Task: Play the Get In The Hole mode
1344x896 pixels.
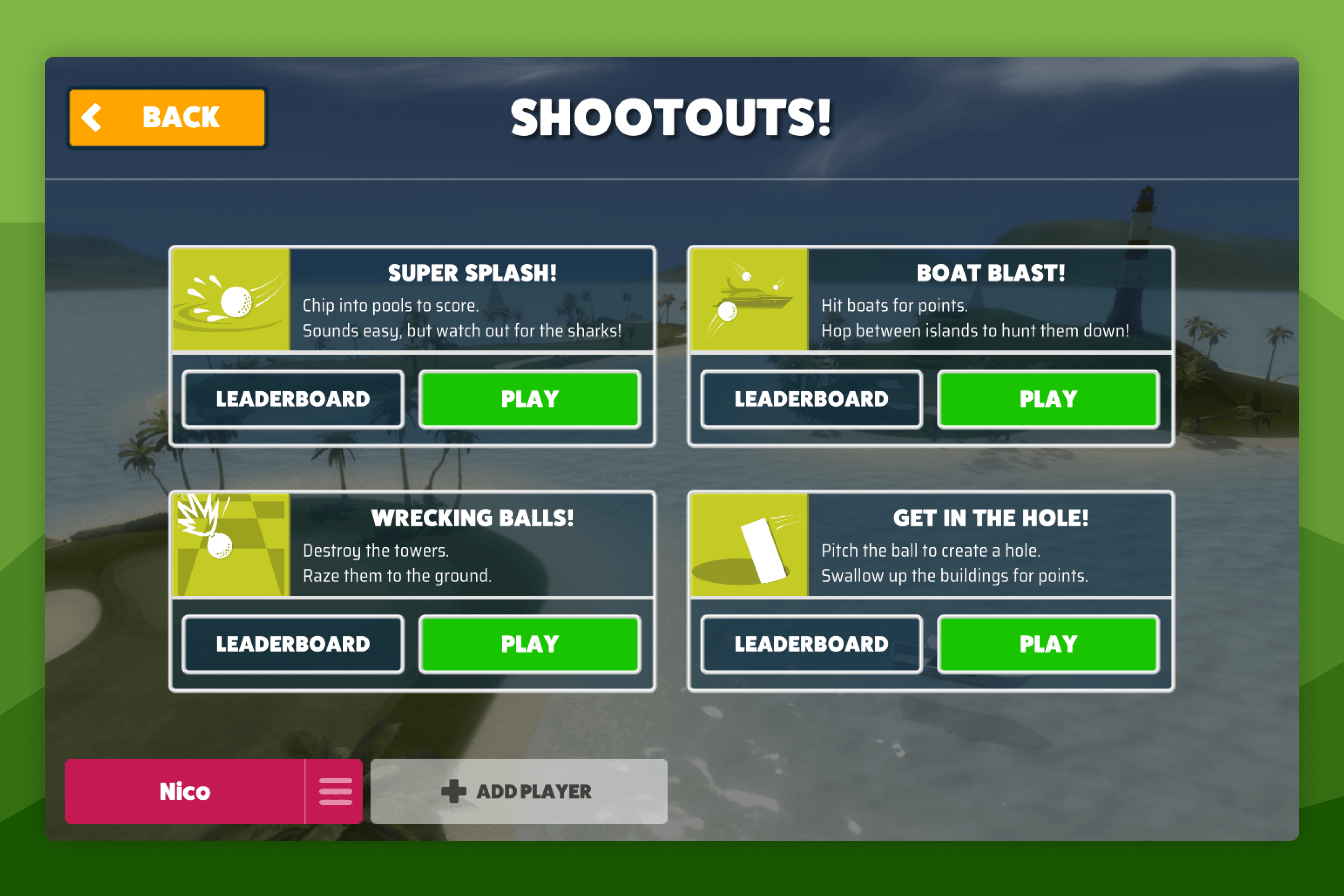Action: coord(1048,643)
